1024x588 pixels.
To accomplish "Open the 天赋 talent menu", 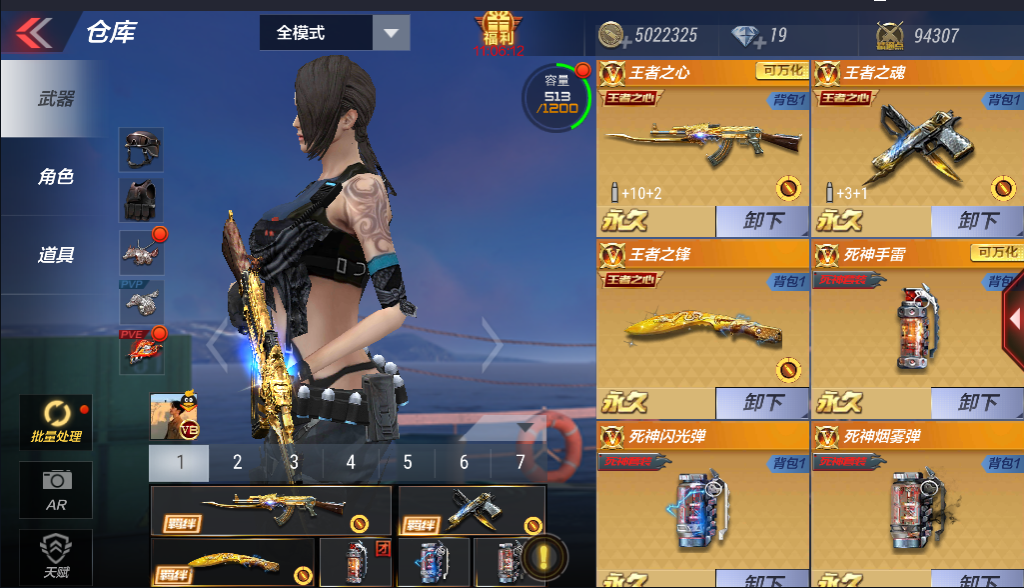I will coord(56,555).
